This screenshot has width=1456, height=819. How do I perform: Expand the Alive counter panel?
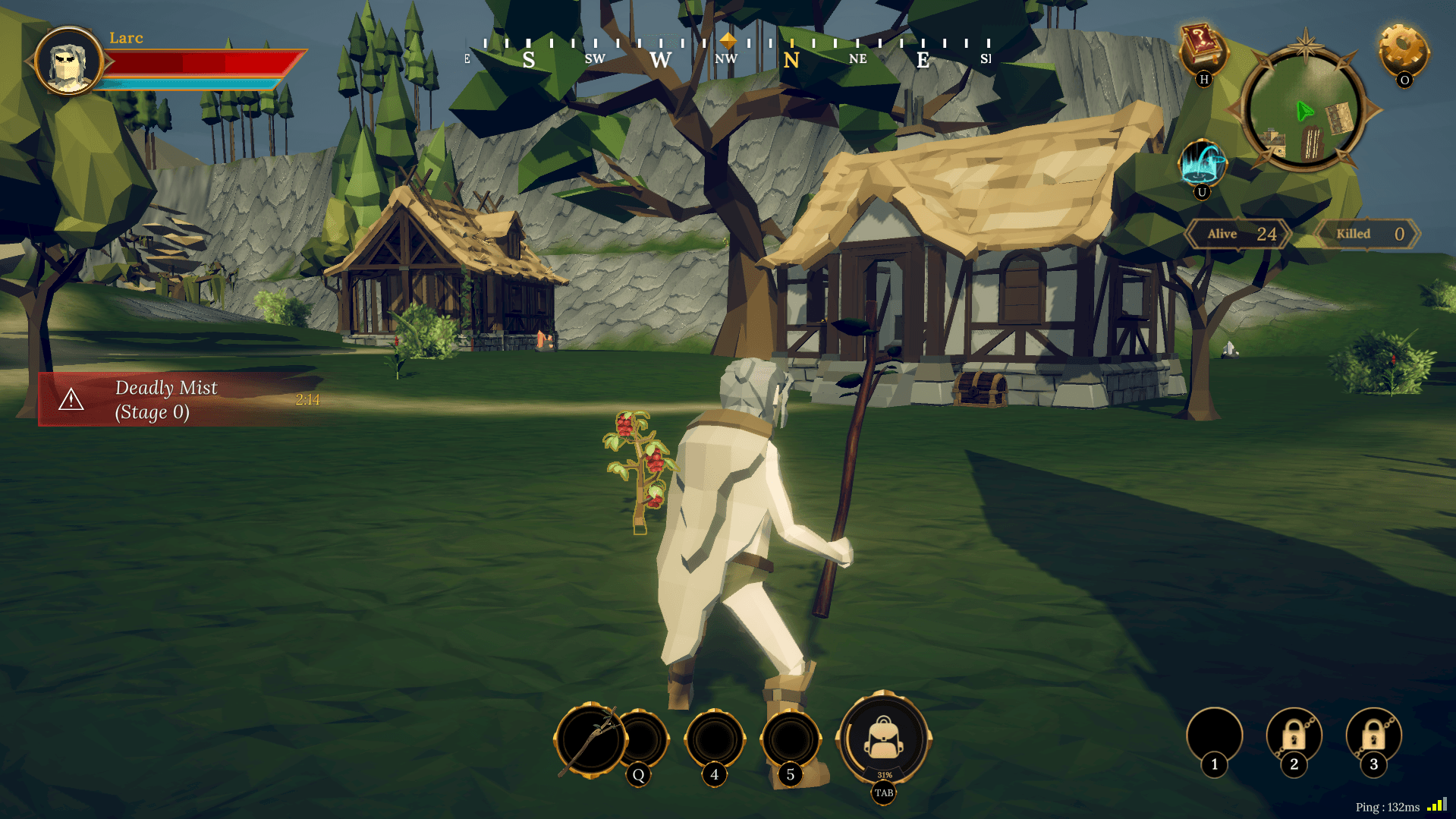point(1237,234)
